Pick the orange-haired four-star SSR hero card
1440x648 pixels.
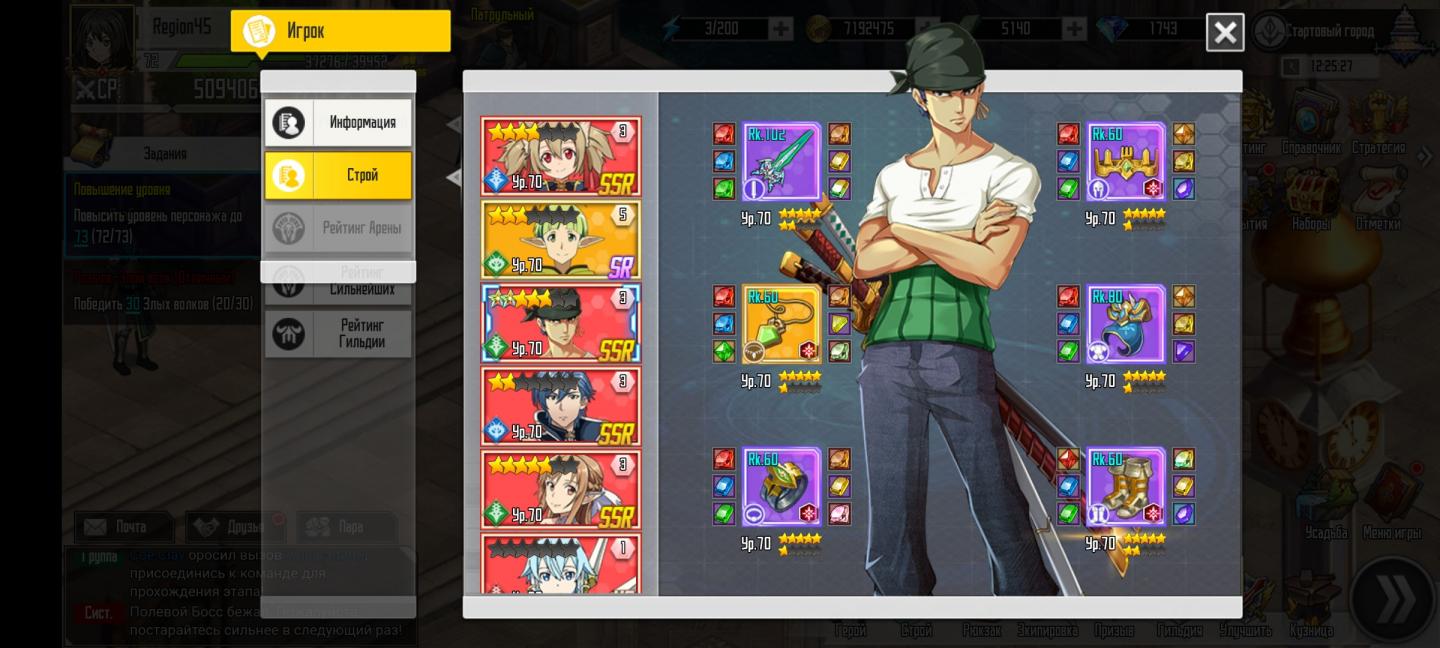pos(560,489)
